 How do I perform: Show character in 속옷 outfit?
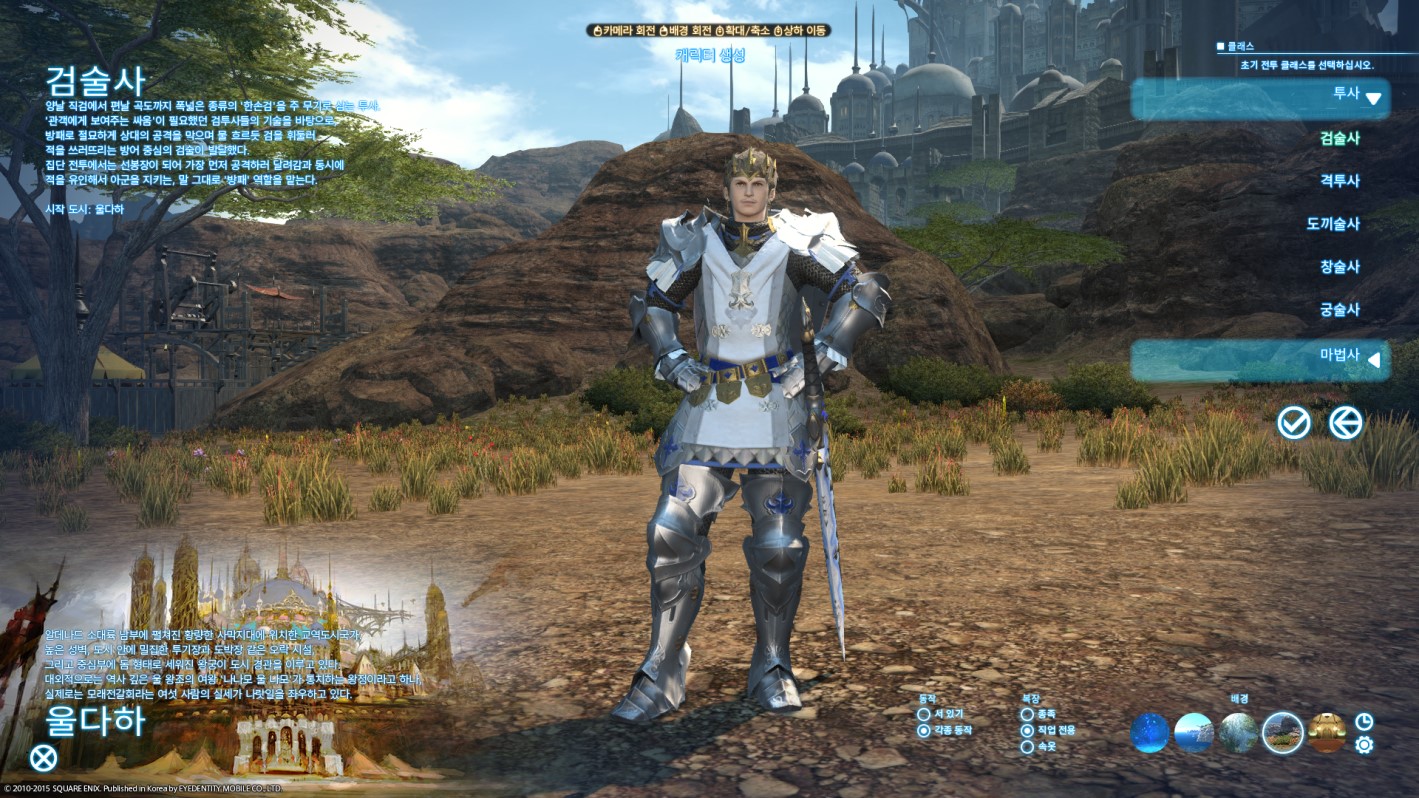click(x=1027, y=747)
